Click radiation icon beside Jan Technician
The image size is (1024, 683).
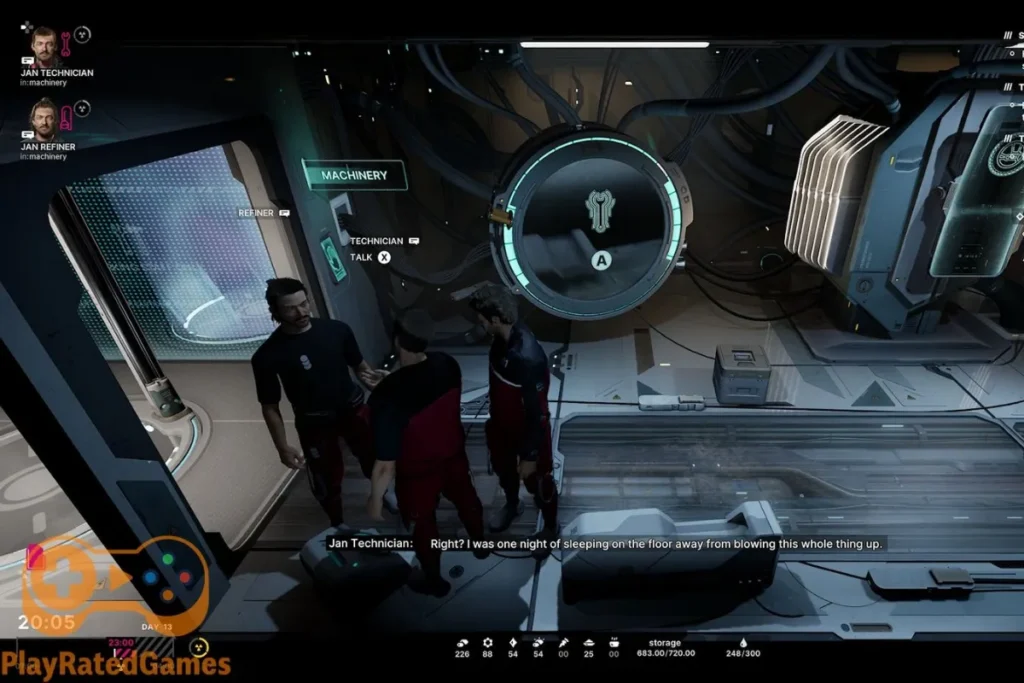click(x=83, y=34)
